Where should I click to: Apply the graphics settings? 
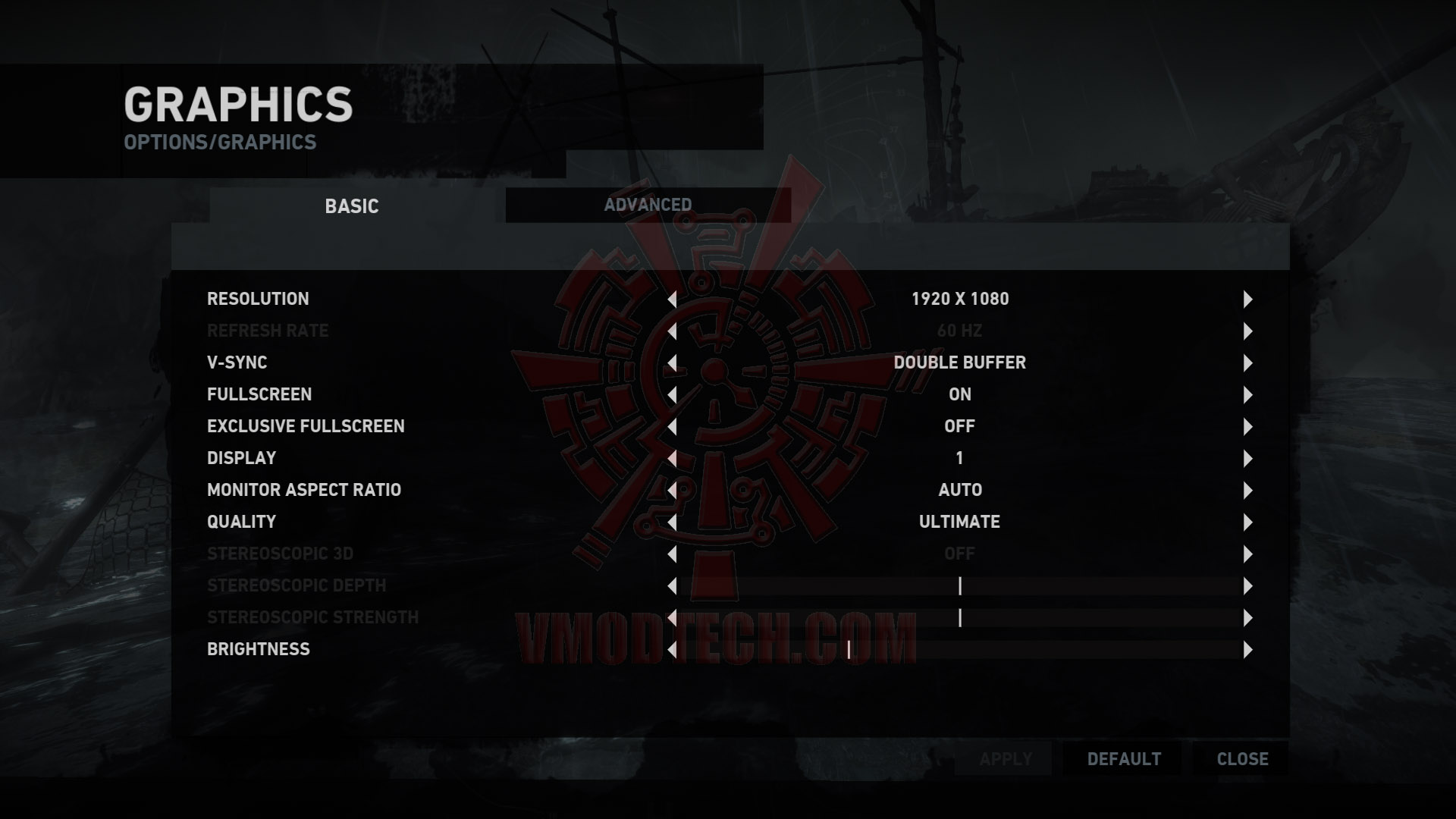[1006, 759]
